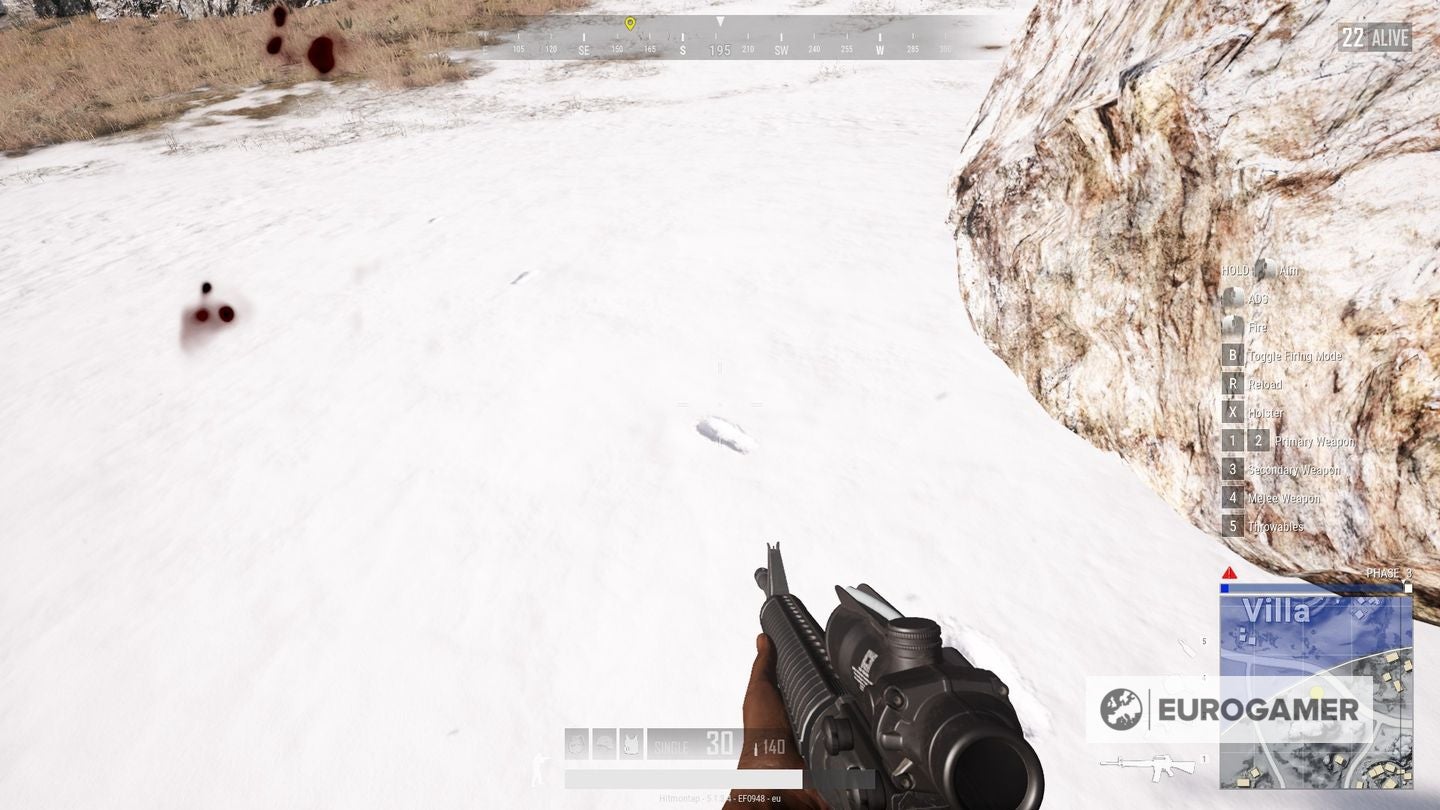The height and width of the screenshot is (810, 1440).
Task: Click the molotov throwable silhouette beside the minimap
Action: 1185,650
